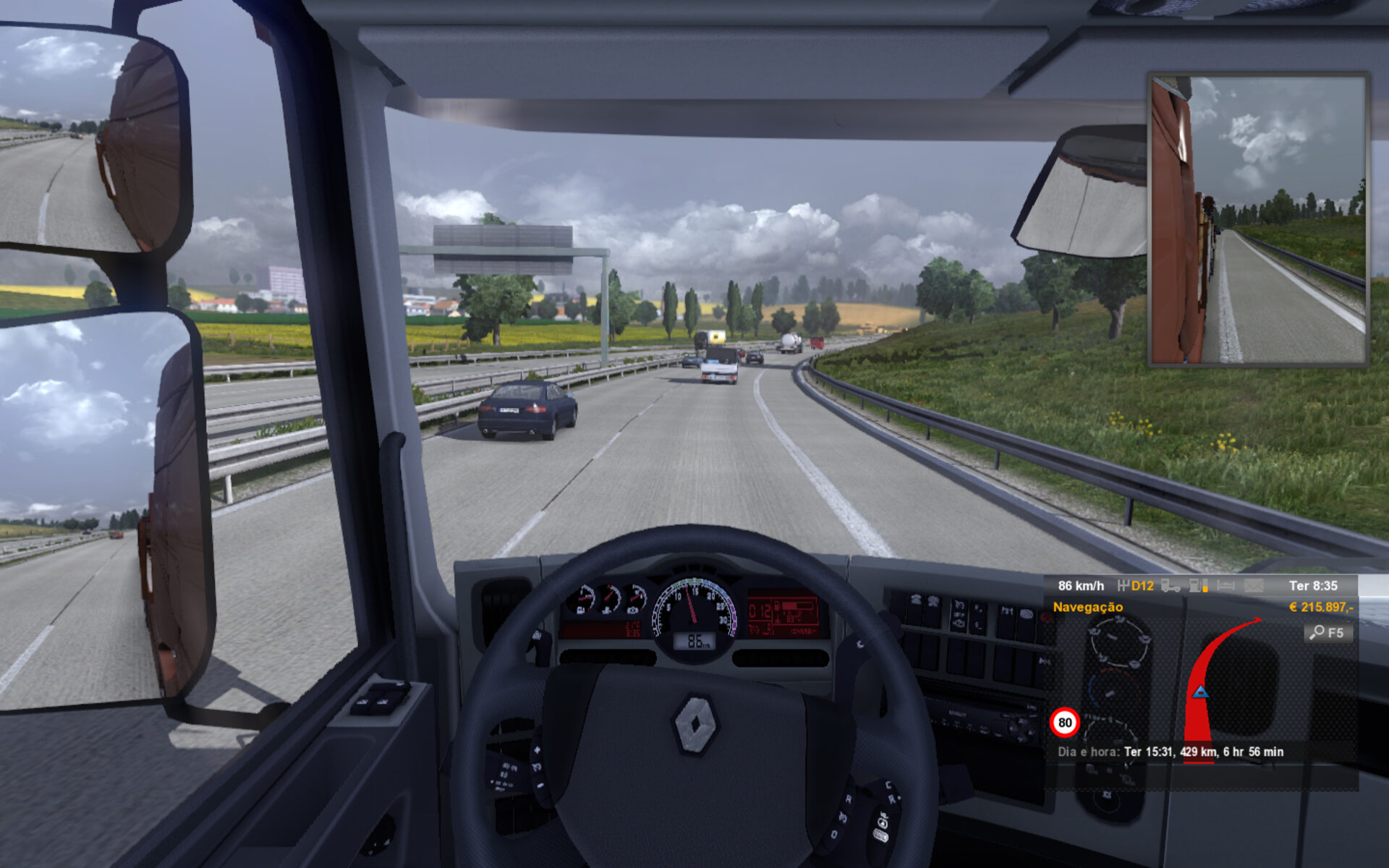The height and width of the screenshot is (868, 1389).
Task: Select the bed rest icon
Action: [1226, 586]
